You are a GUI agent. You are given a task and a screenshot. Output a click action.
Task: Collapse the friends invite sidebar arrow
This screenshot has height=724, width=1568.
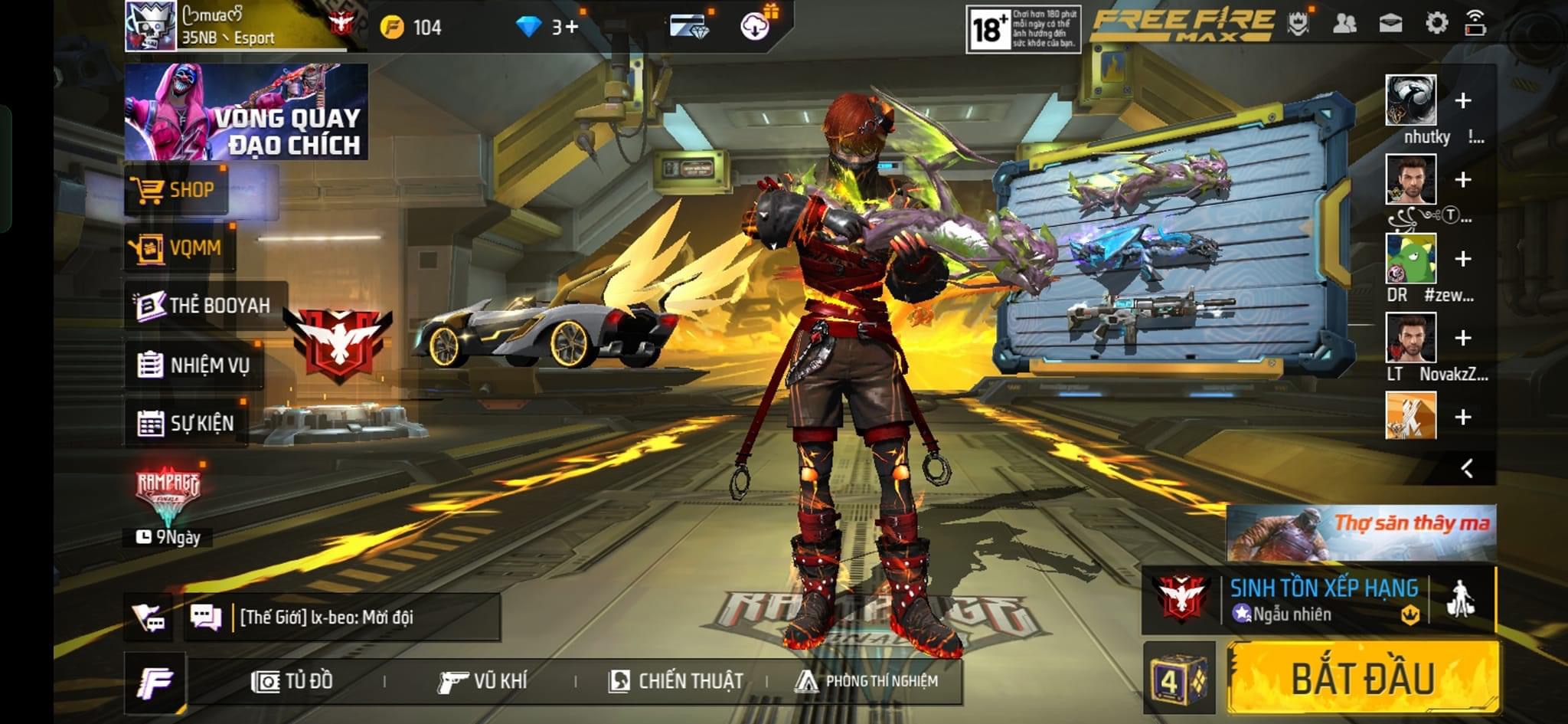[1467, 468]
